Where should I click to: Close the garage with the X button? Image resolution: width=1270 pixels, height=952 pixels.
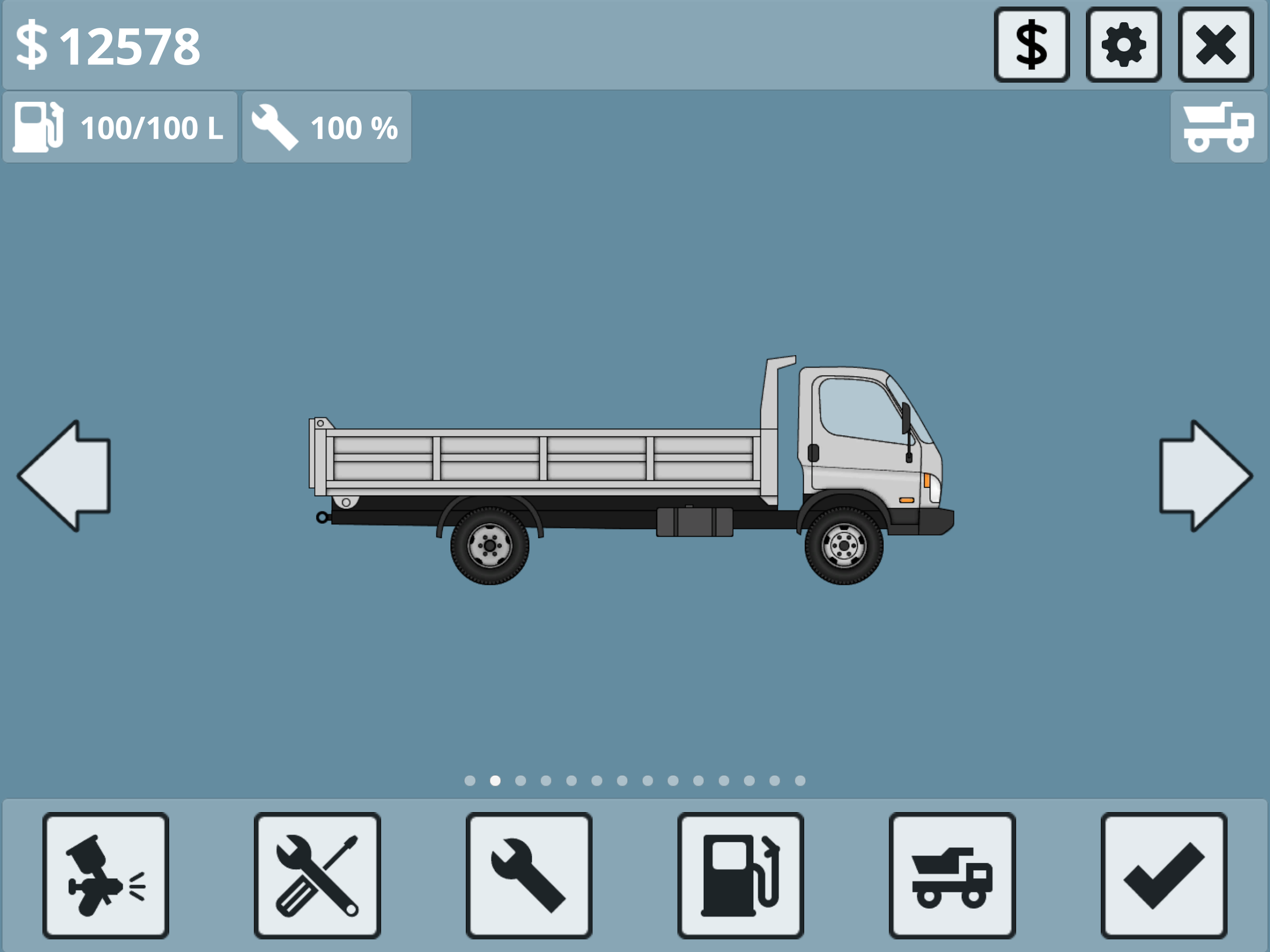click(x=1215, y=45)
